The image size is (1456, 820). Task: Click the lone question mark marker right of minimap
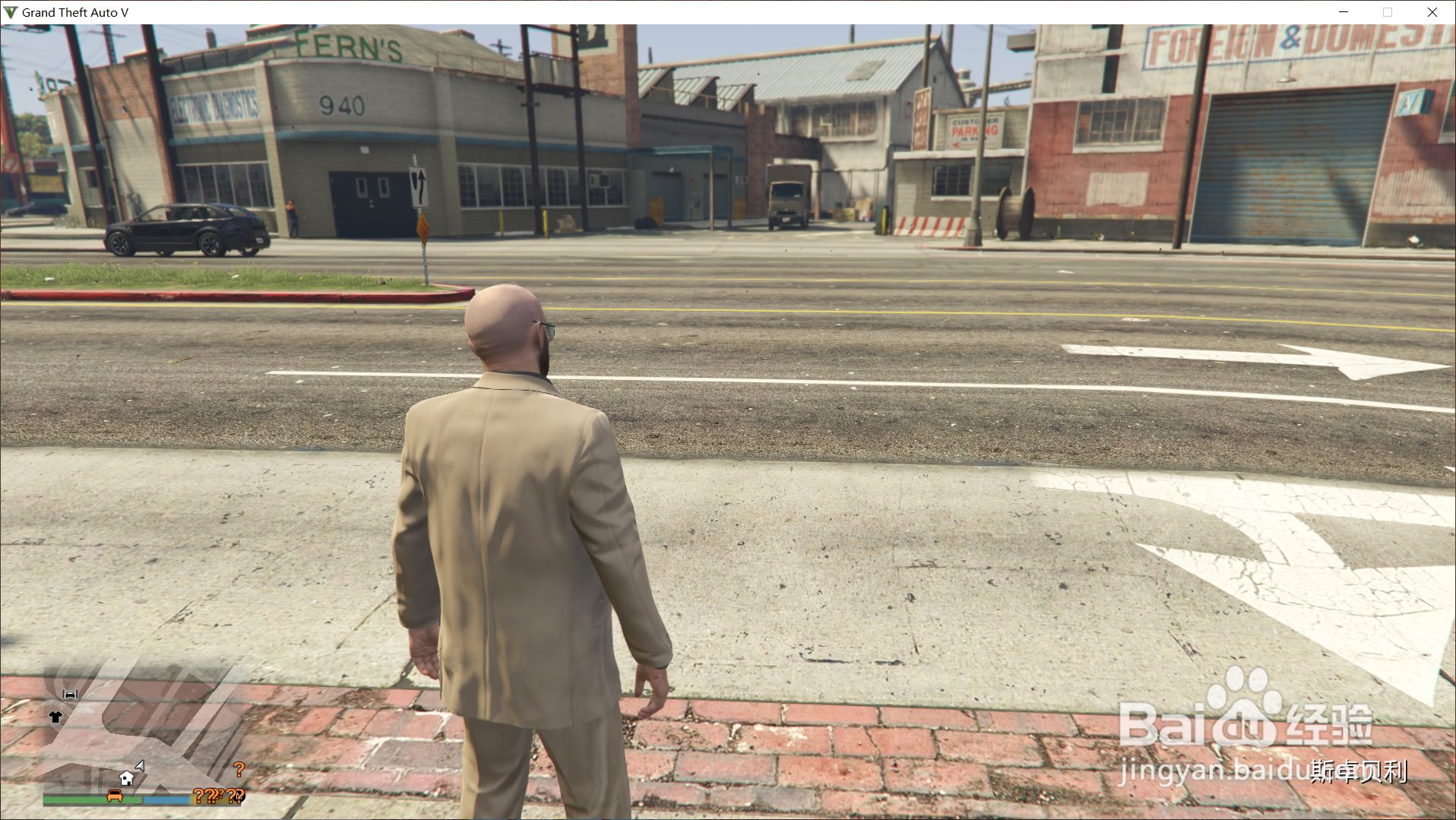click(239, 768)
